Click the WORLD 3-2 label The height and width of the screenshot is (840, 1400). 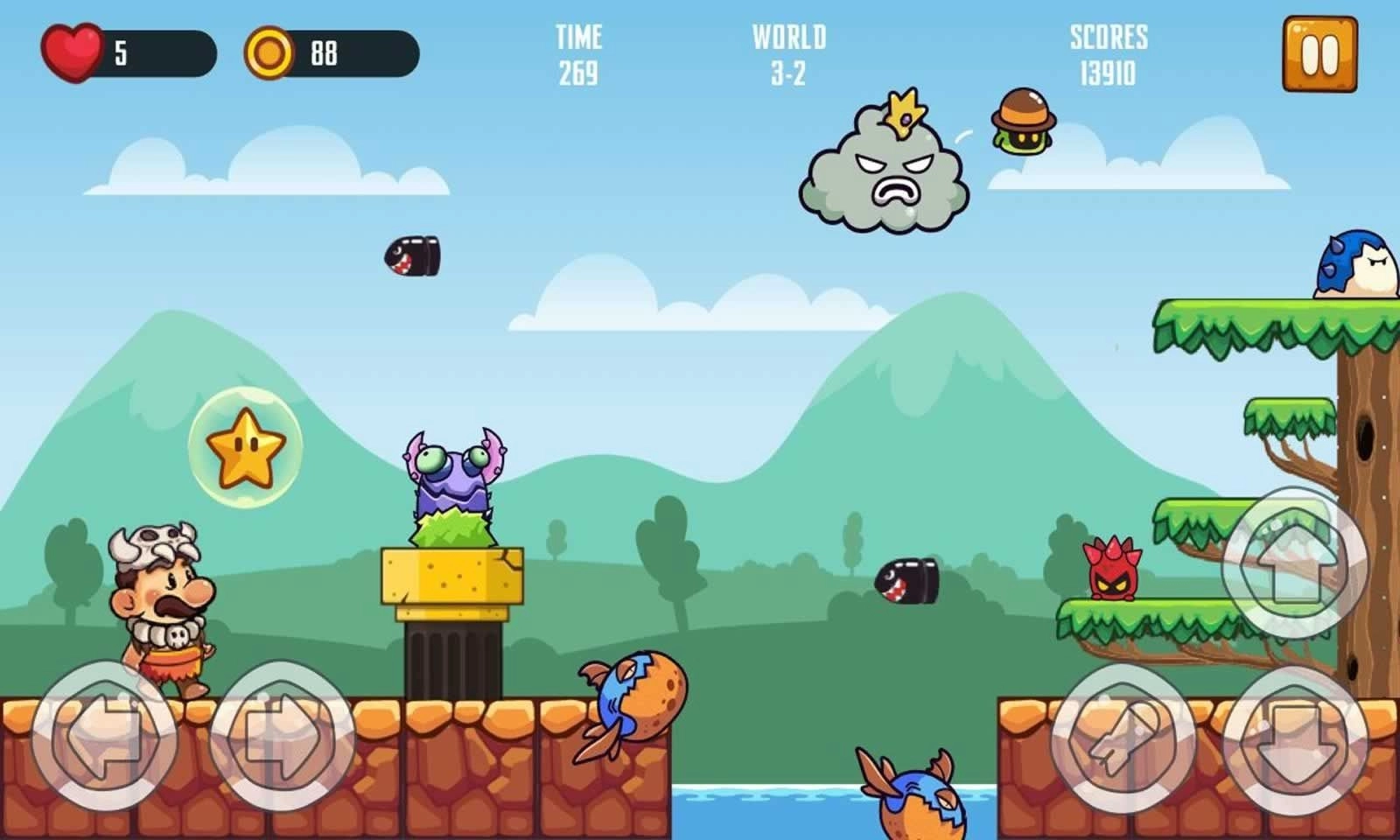coord(788,52)
